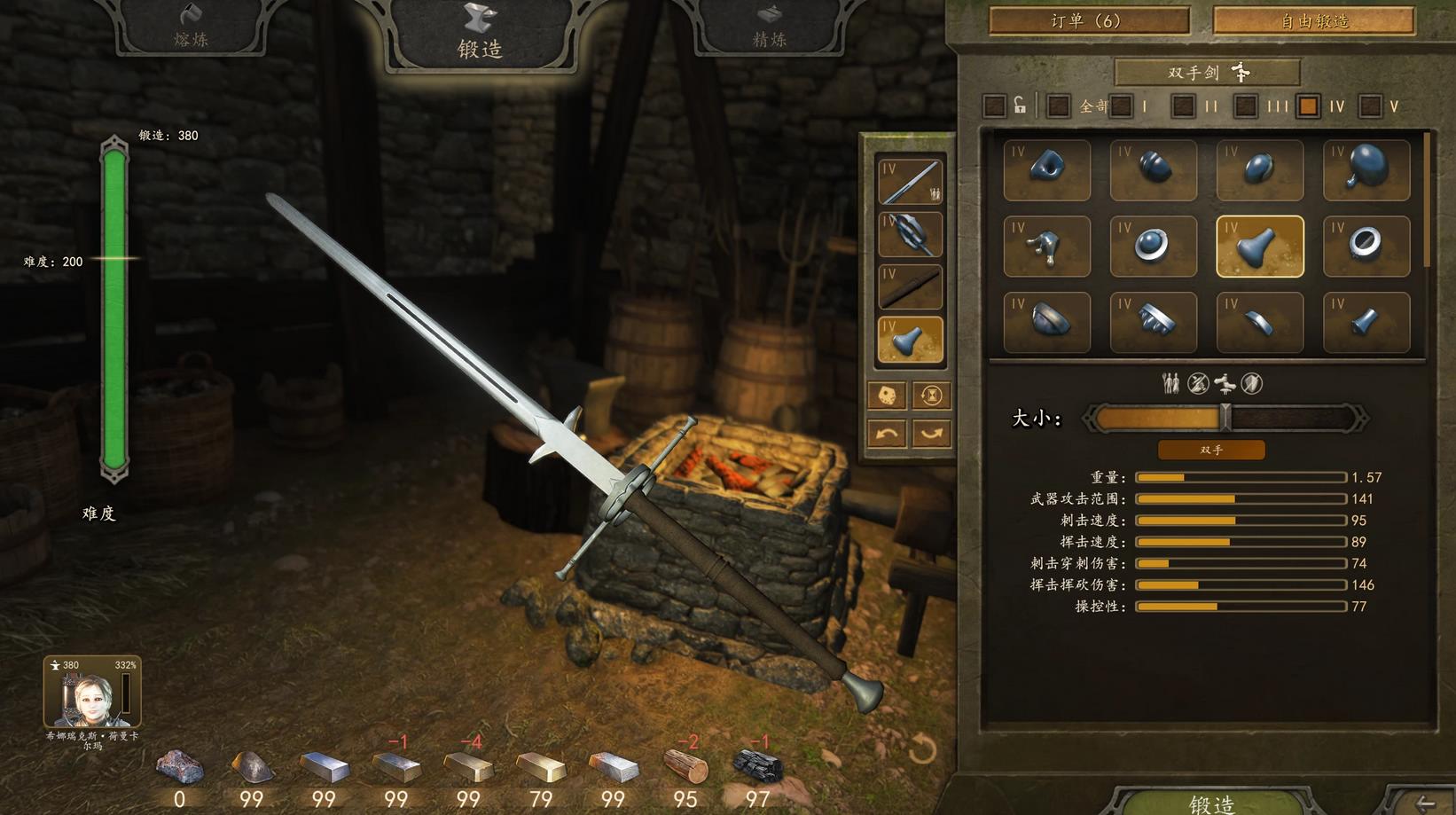Screen dimensions: 1456x815
Task: Select the blade part slot
Action: 910,182
